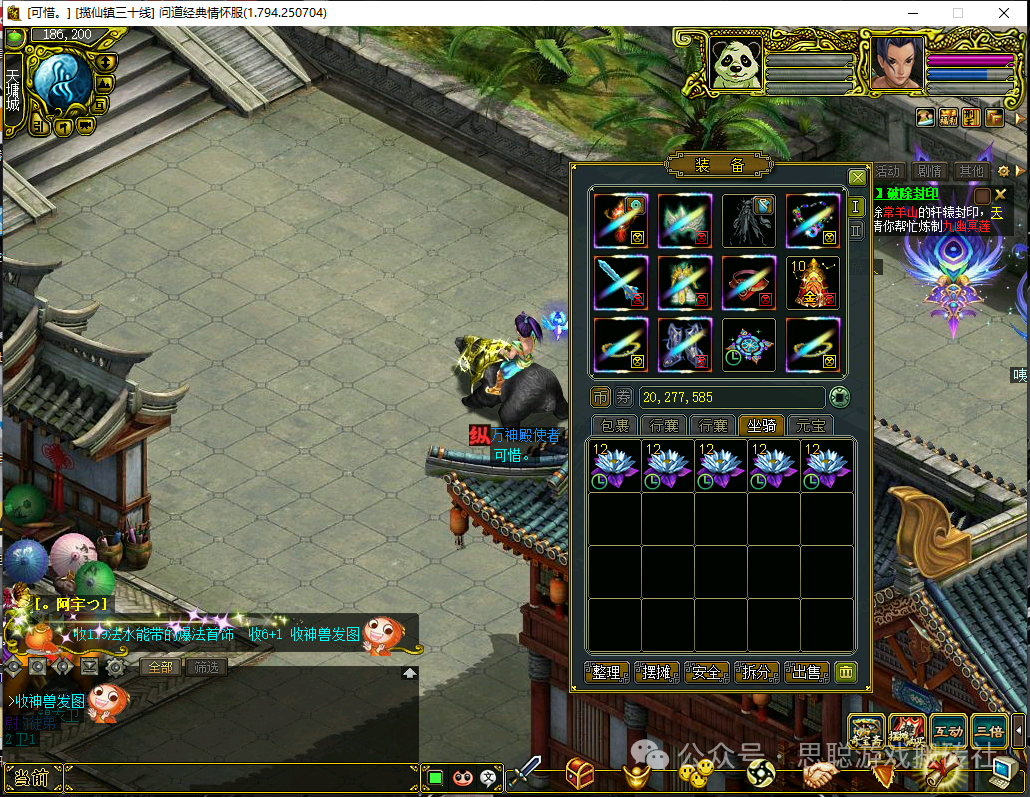The width and height of the screenshot is (1030, 797).
Task: Select the 坐骑 mount tab
Action: (762, 425)
